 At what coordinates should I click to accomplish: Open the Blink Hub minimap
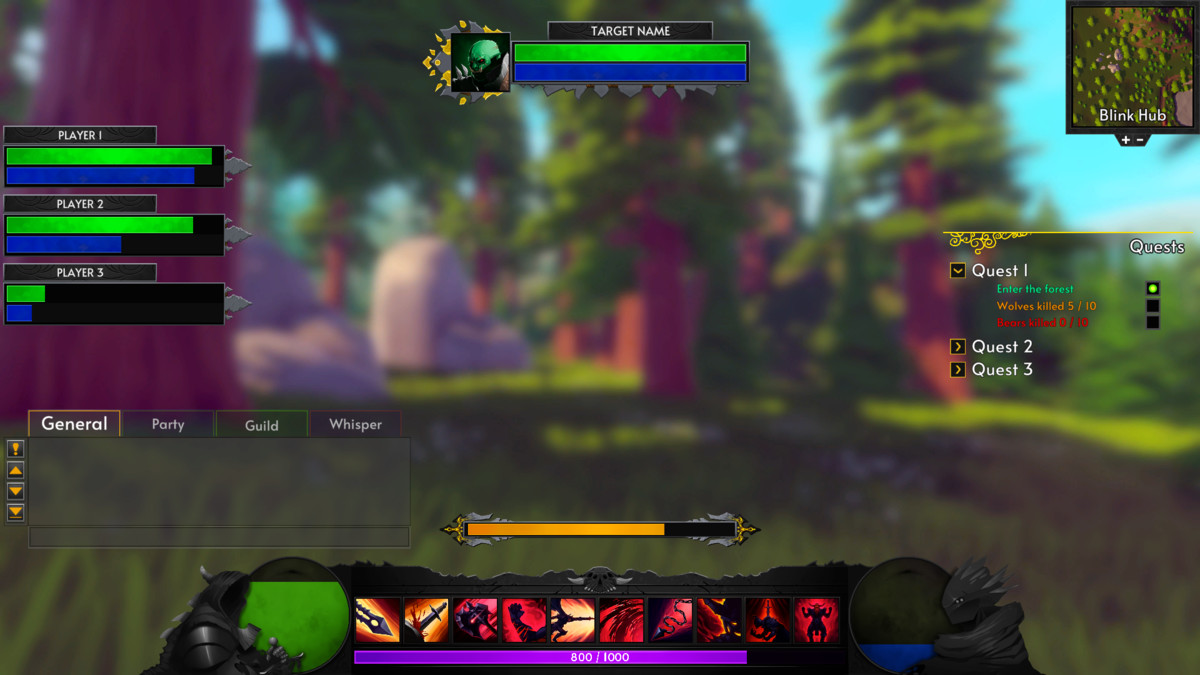pyautogui.click(x=1132, y=66)
